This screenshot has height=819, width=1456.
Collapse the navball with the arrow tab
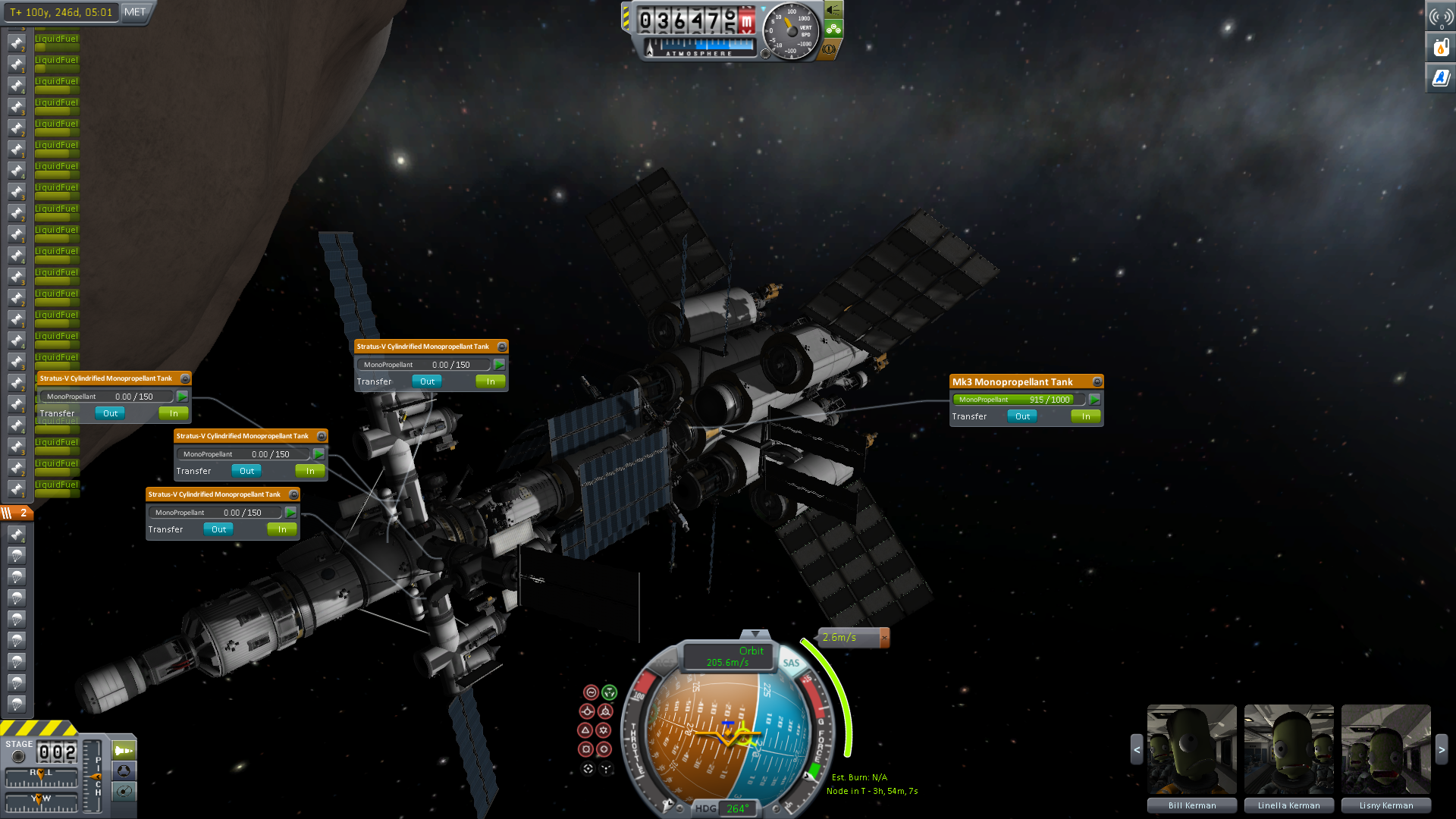click(755, 634)
